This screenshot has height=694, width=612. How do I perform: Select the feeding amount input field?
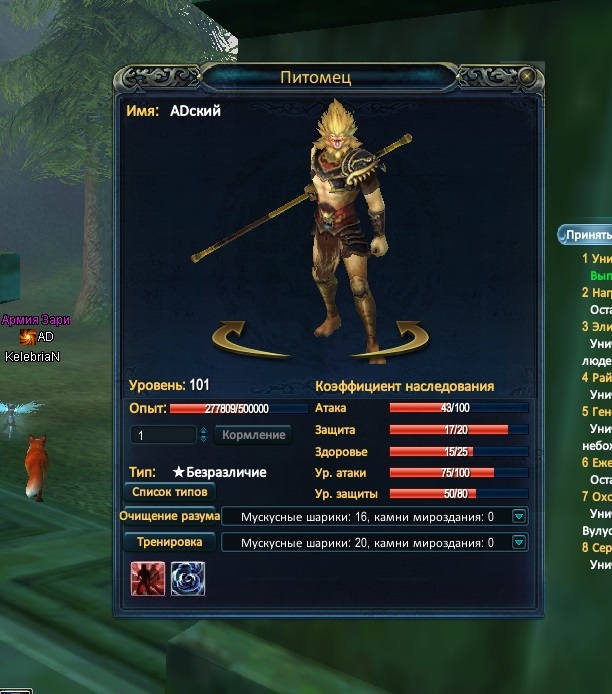point(164,435)
